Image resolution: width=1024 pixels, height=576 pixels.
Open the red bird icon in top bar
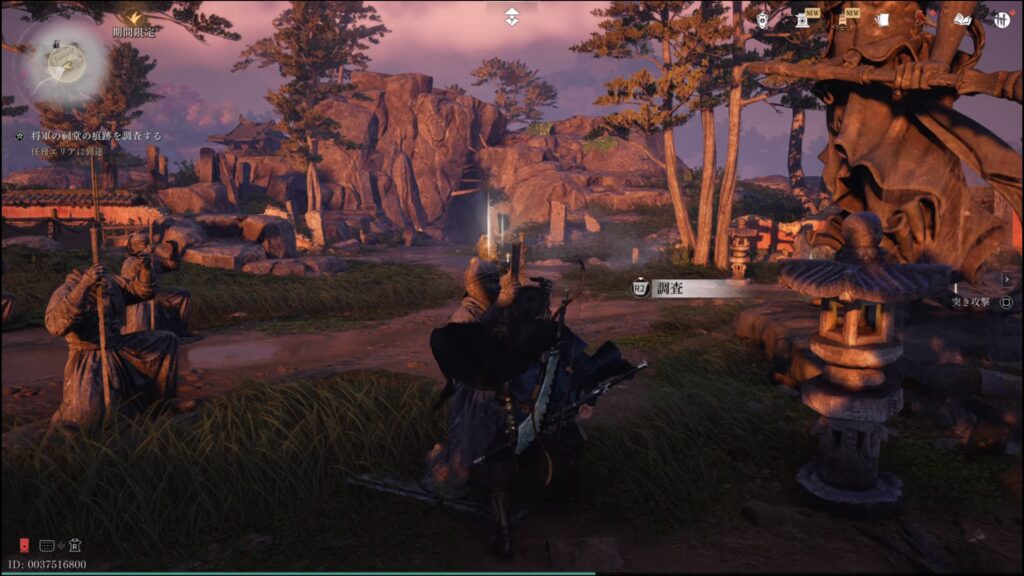921,19
